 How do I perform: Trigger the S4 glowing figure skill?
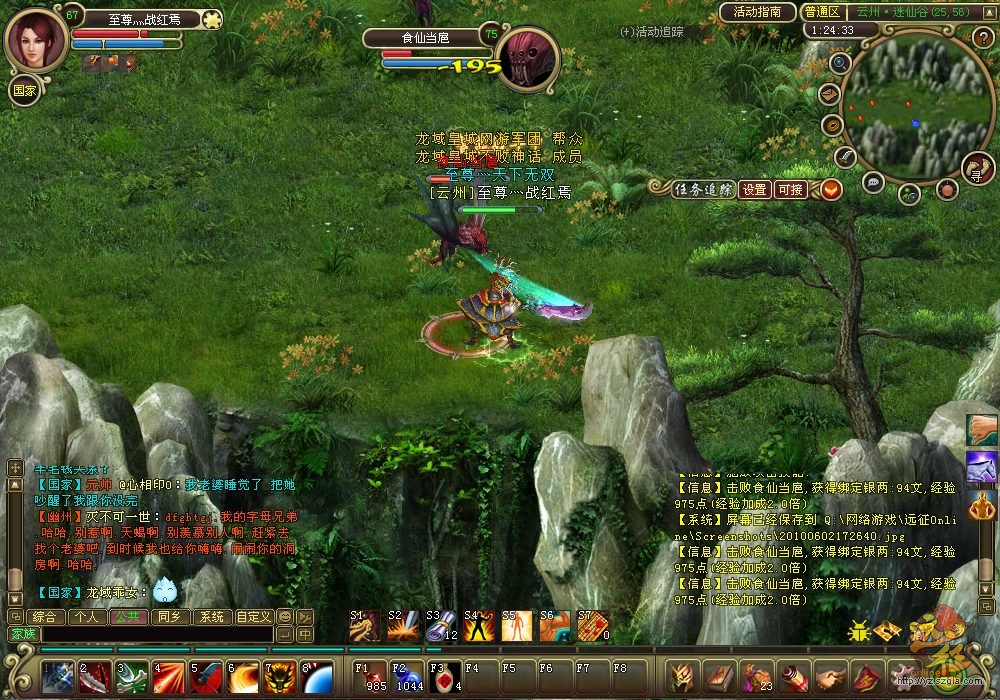click(x=478, y=626)
